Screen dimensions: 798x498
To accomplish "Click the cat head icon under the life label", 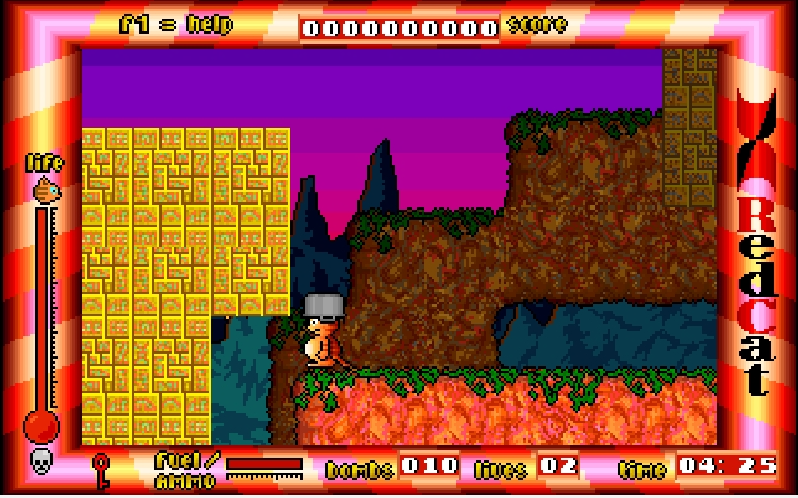I will point(45,188).
